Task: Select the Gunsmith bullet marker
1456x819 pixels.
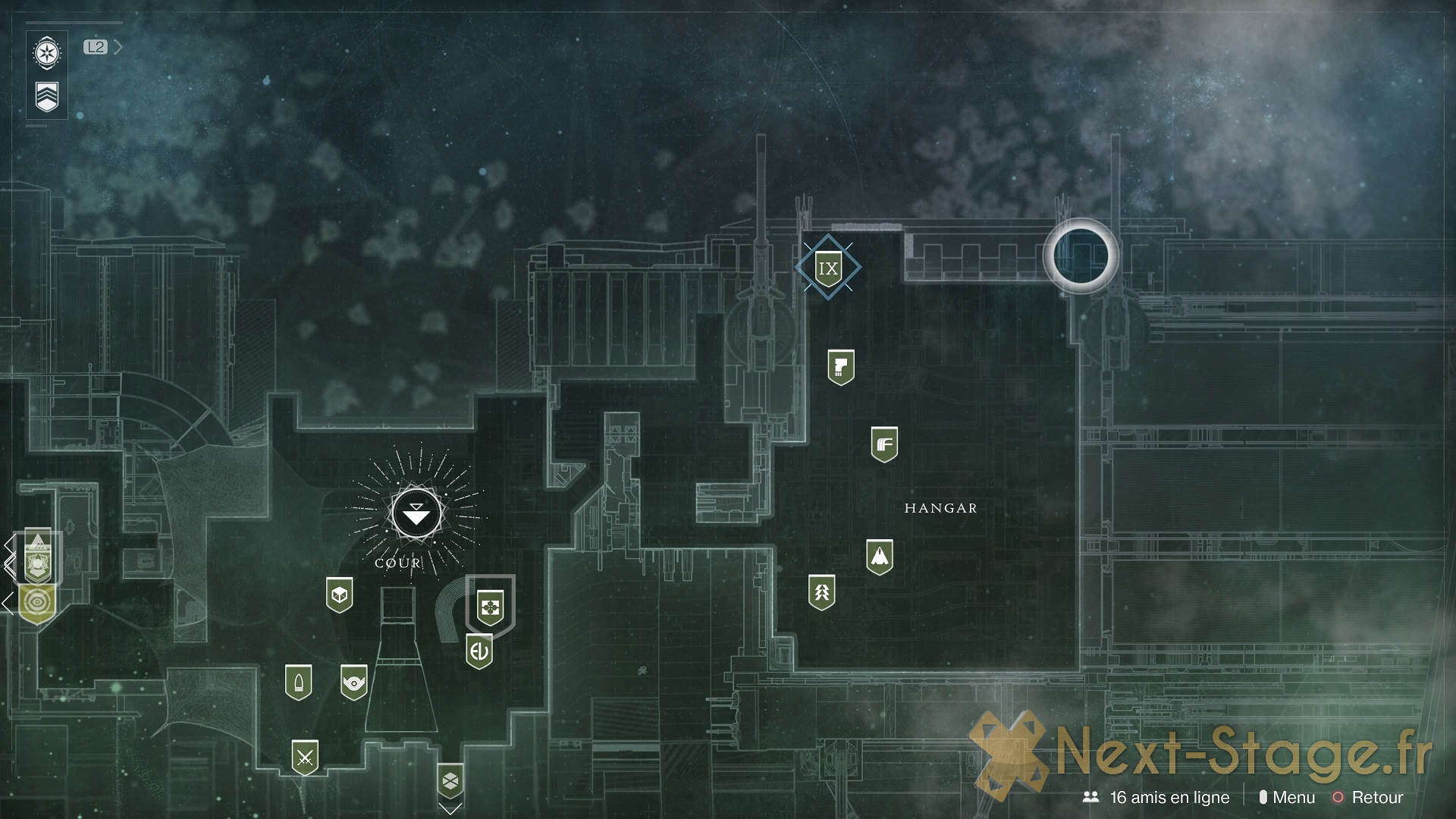Action: click(298, 682)
